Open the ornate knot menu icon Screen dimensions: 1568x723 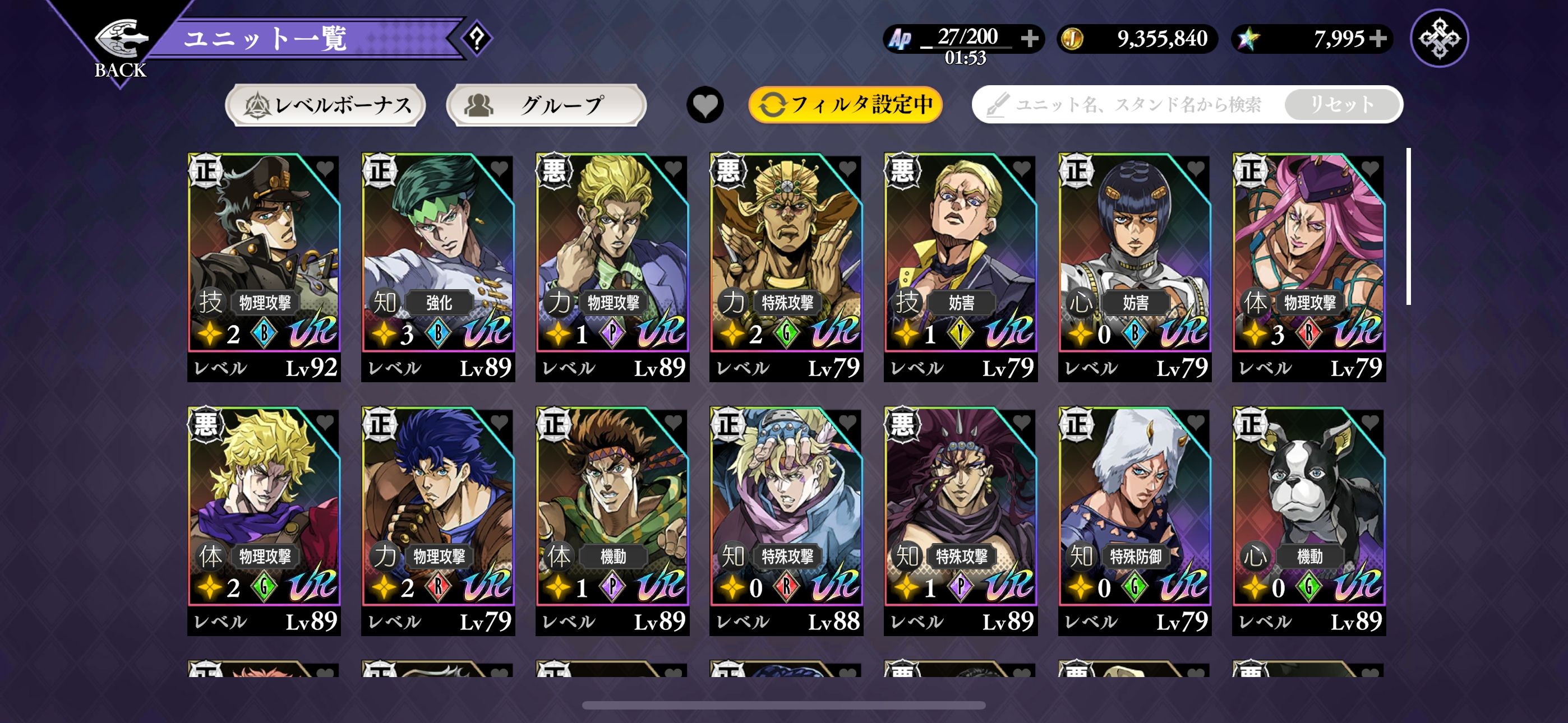click(1439, 38)
